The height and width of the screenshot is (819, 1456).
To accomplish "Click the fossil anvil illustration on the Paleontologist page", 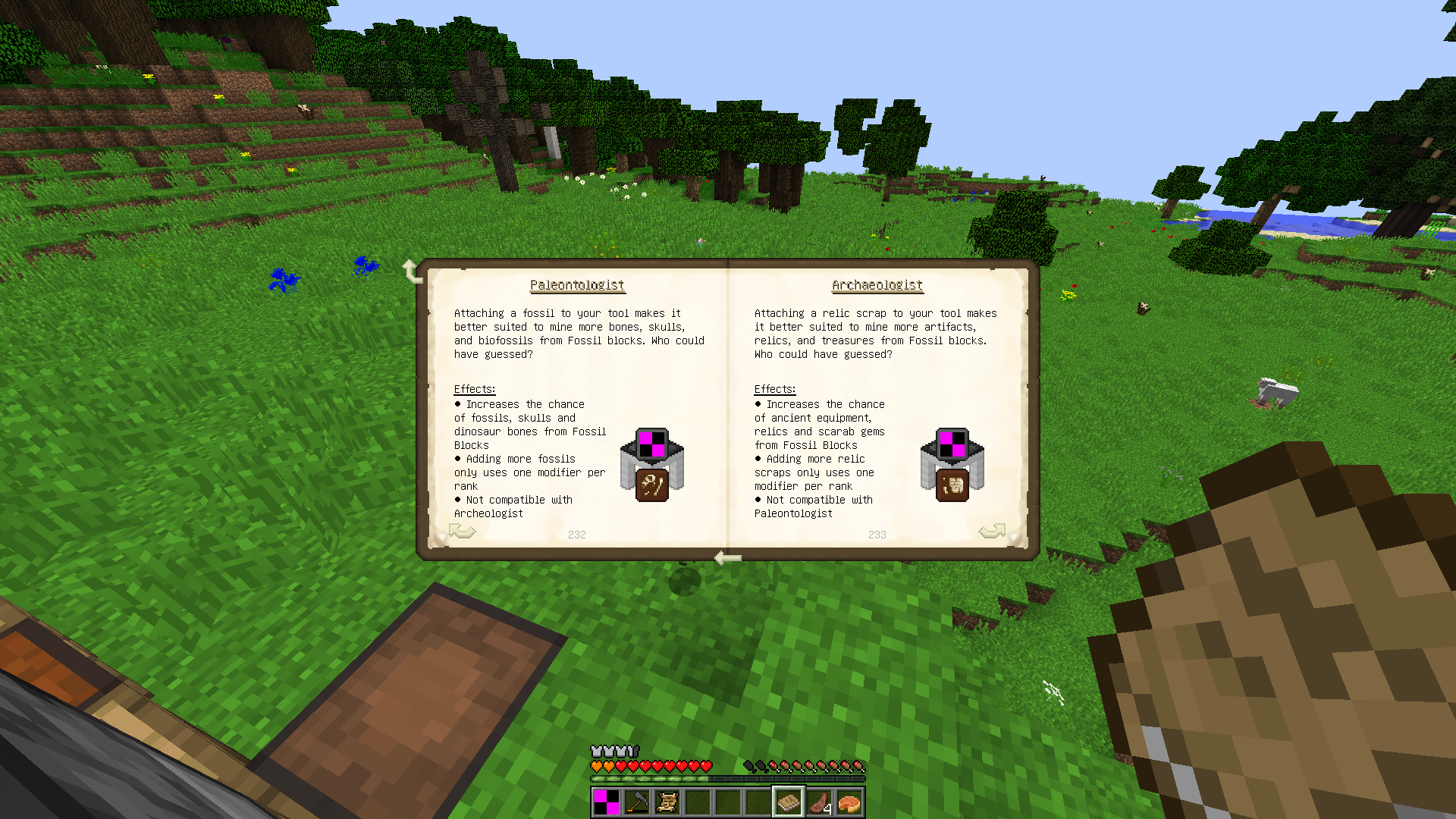I will 651,463.
